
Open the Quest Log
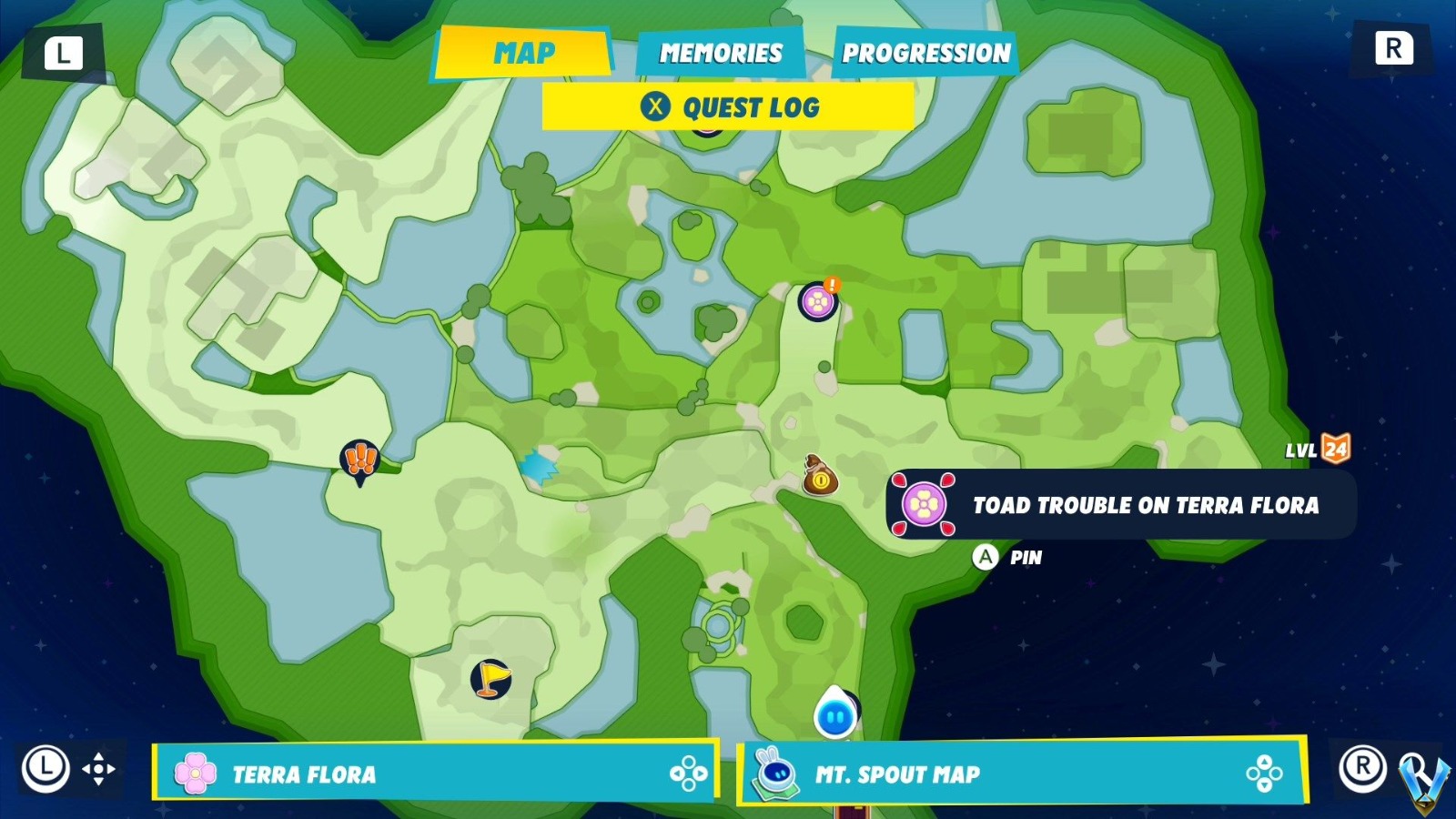click(725, 108)
